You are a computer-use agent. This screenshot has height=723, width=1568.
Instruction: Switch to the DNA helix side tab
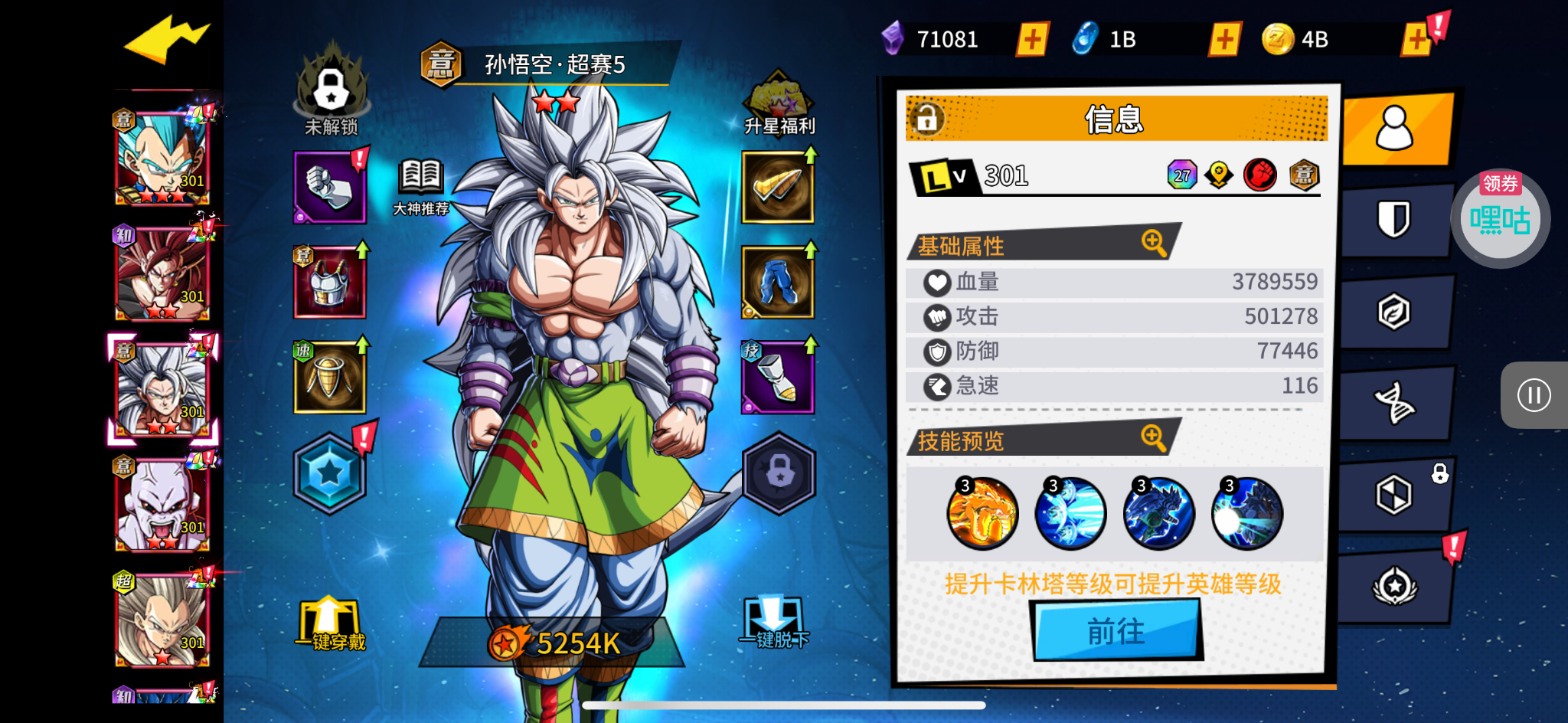(1393, 403)
